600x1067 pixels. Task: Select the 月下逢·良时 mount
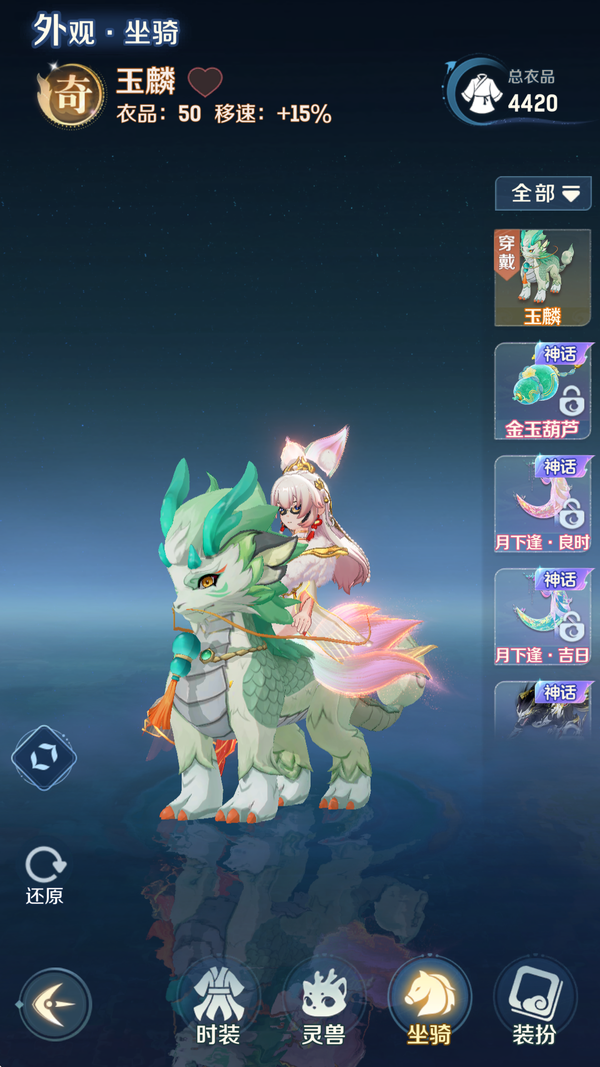542,504
